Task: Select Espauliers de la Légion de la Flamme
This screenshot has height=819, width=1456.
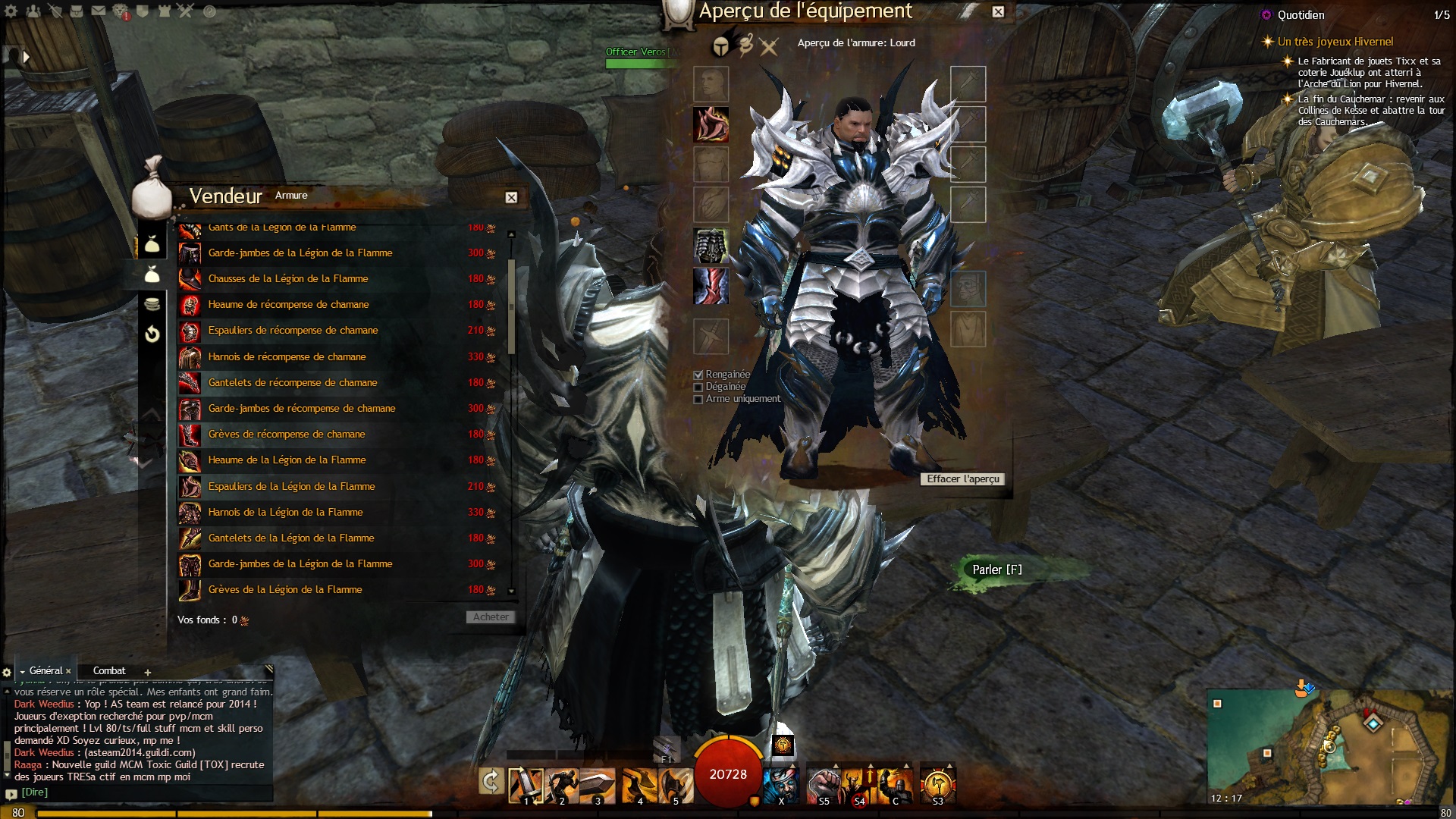Action: [291, 487]
